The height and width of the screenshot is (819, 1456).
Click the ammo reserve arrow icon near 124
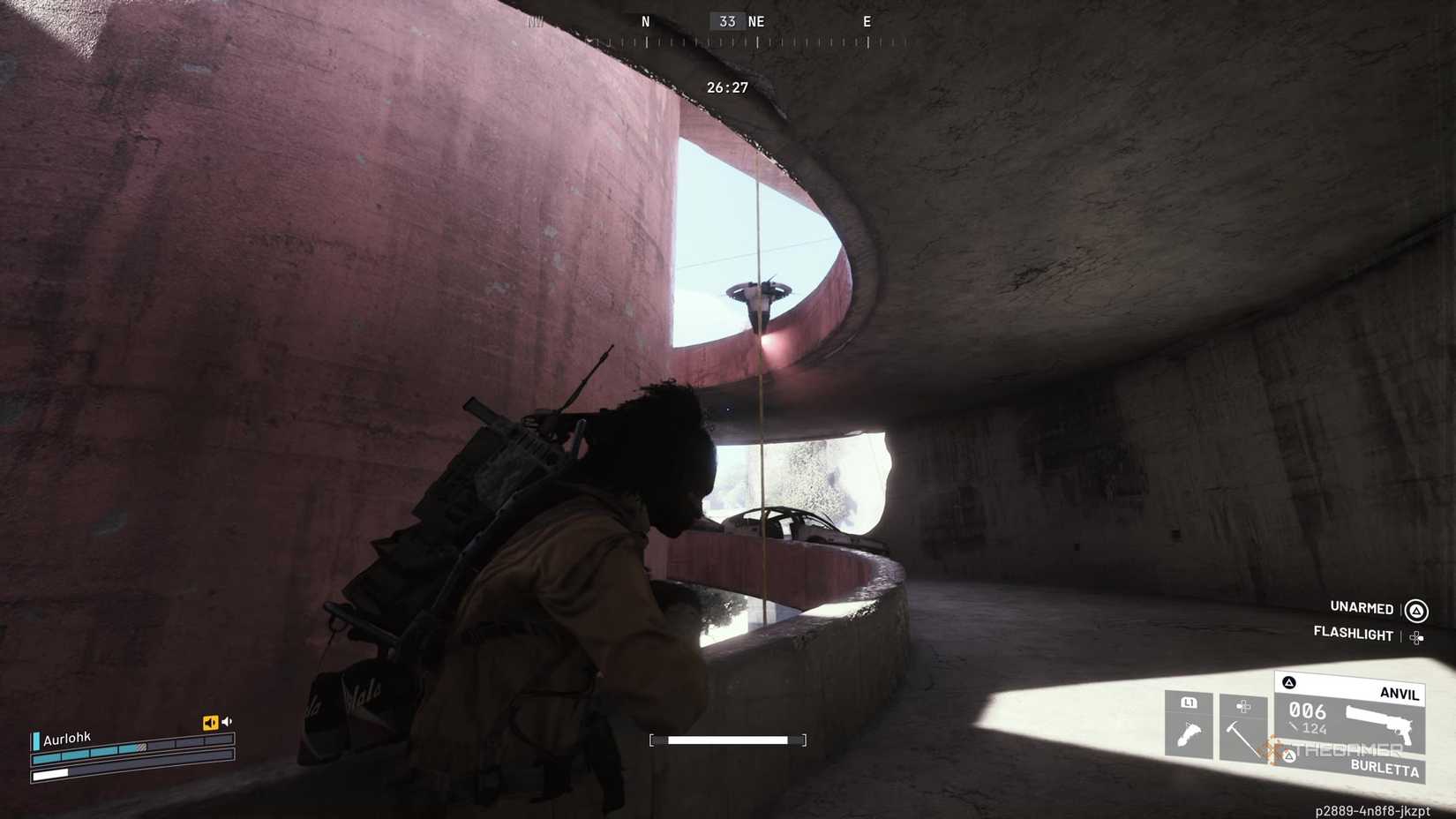[1294, 727]
